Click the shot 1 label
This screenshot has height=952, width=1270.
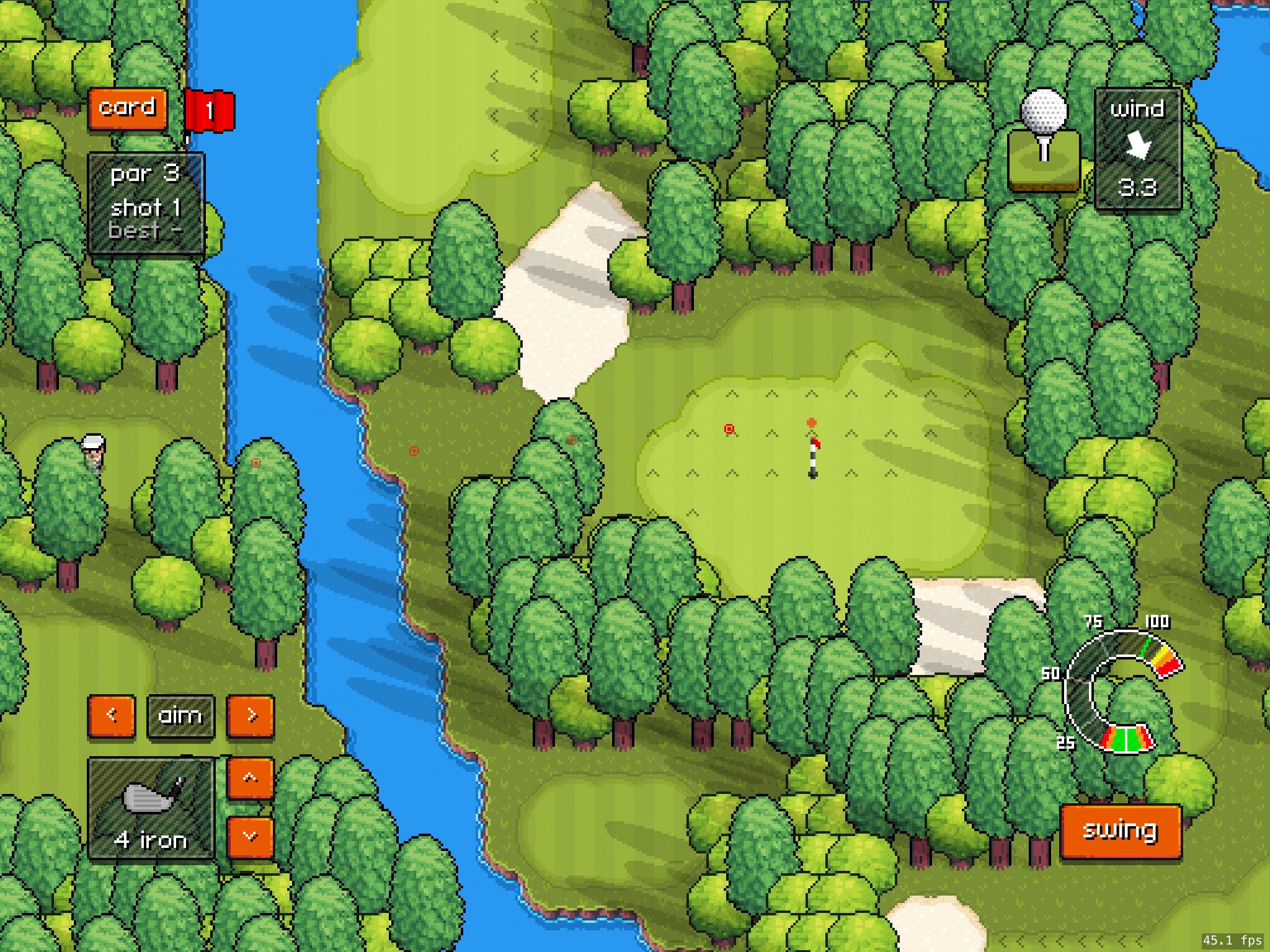pos(146,208)
